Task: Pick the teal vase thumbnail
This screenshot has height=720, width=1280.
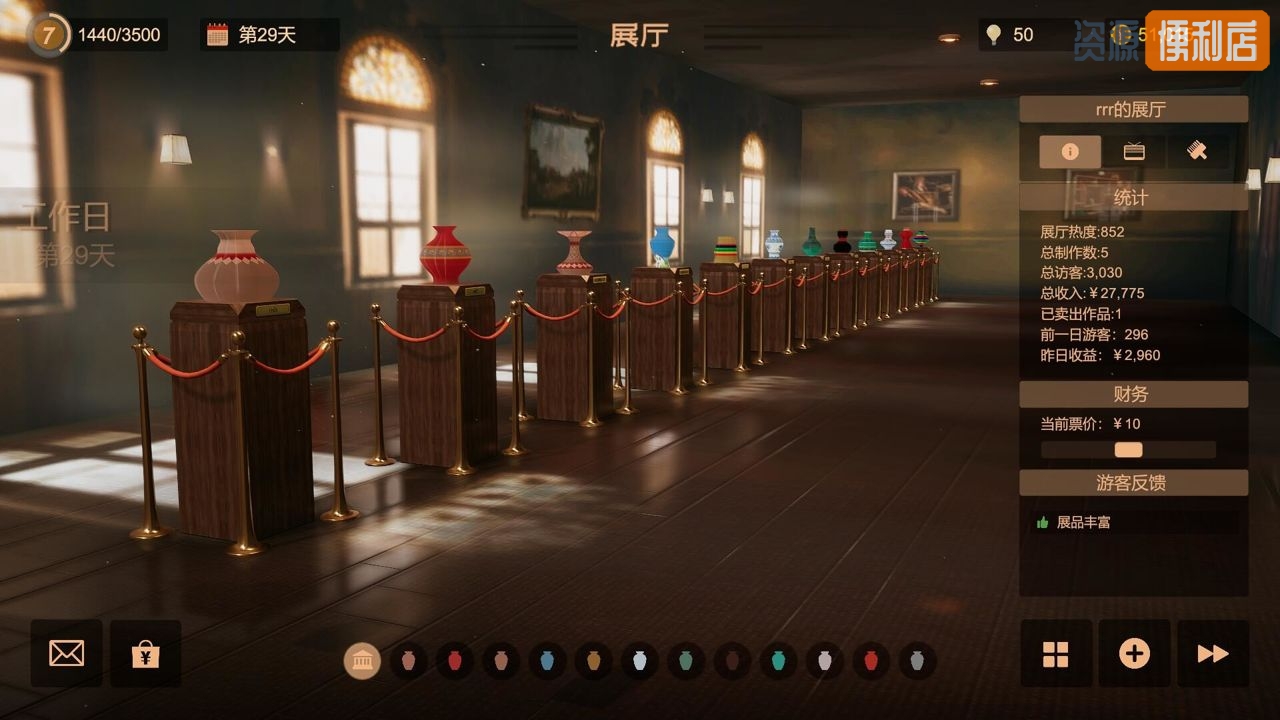Action: [778, 661]
